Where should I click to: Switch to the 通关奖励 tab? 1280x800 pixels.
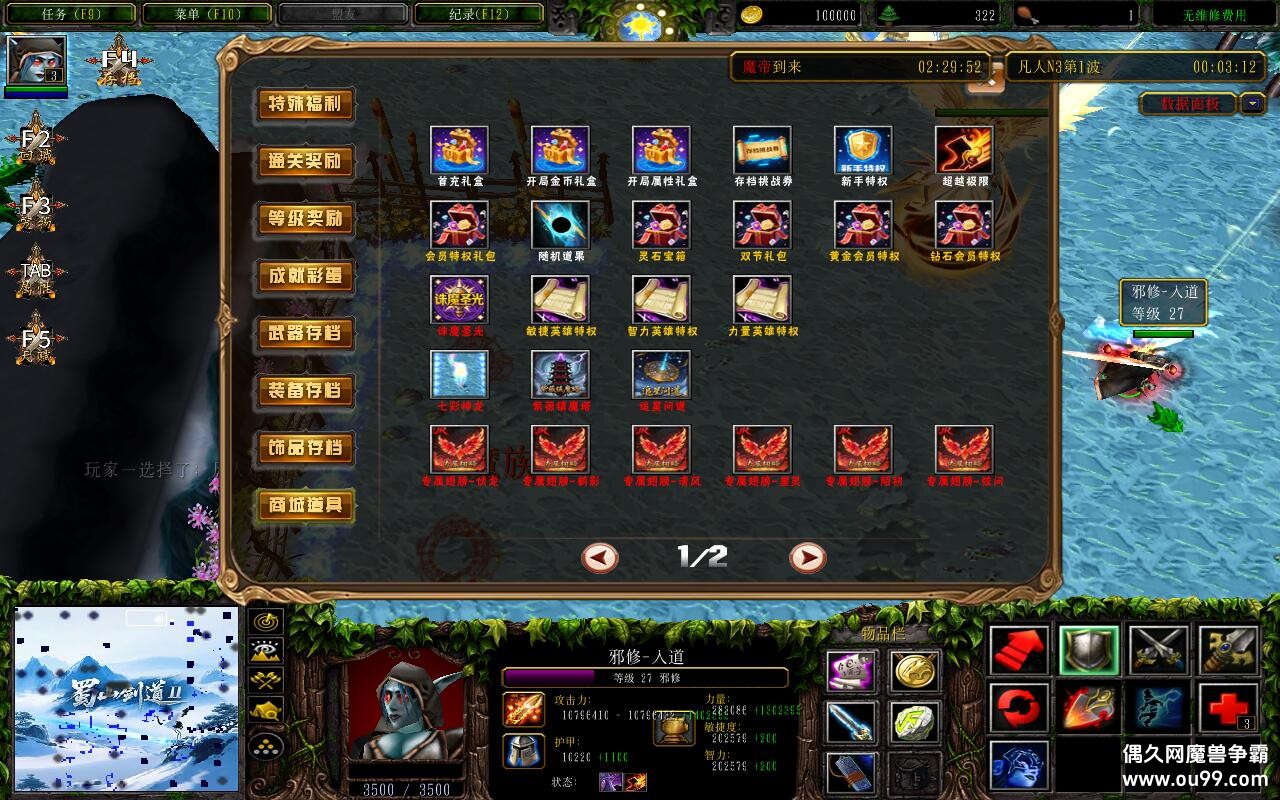coord(305,162)
